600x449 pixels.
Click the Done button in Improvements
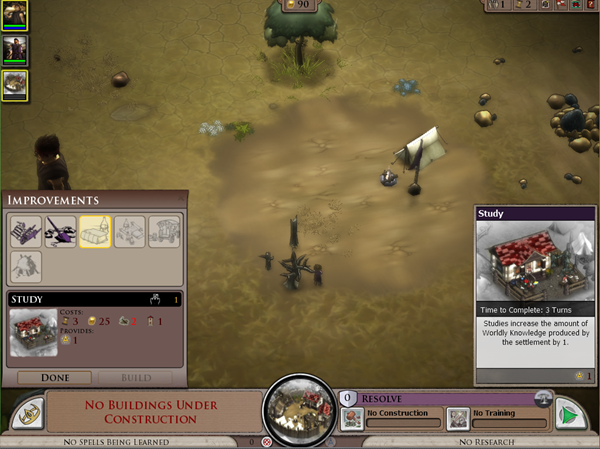pos(55,378)
